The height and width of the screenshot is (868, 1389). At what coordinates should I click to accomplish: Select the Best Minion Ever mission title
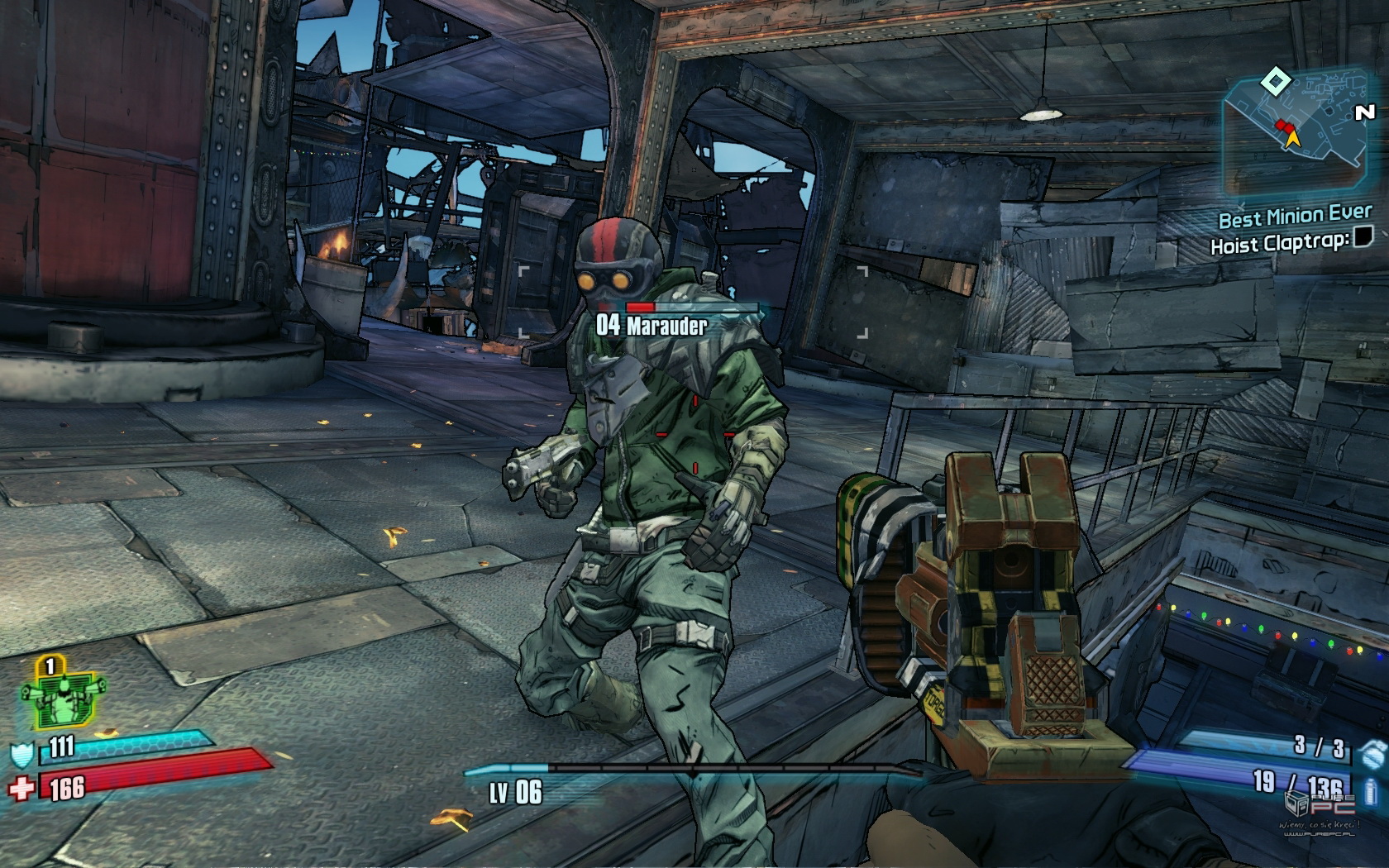1295,217
